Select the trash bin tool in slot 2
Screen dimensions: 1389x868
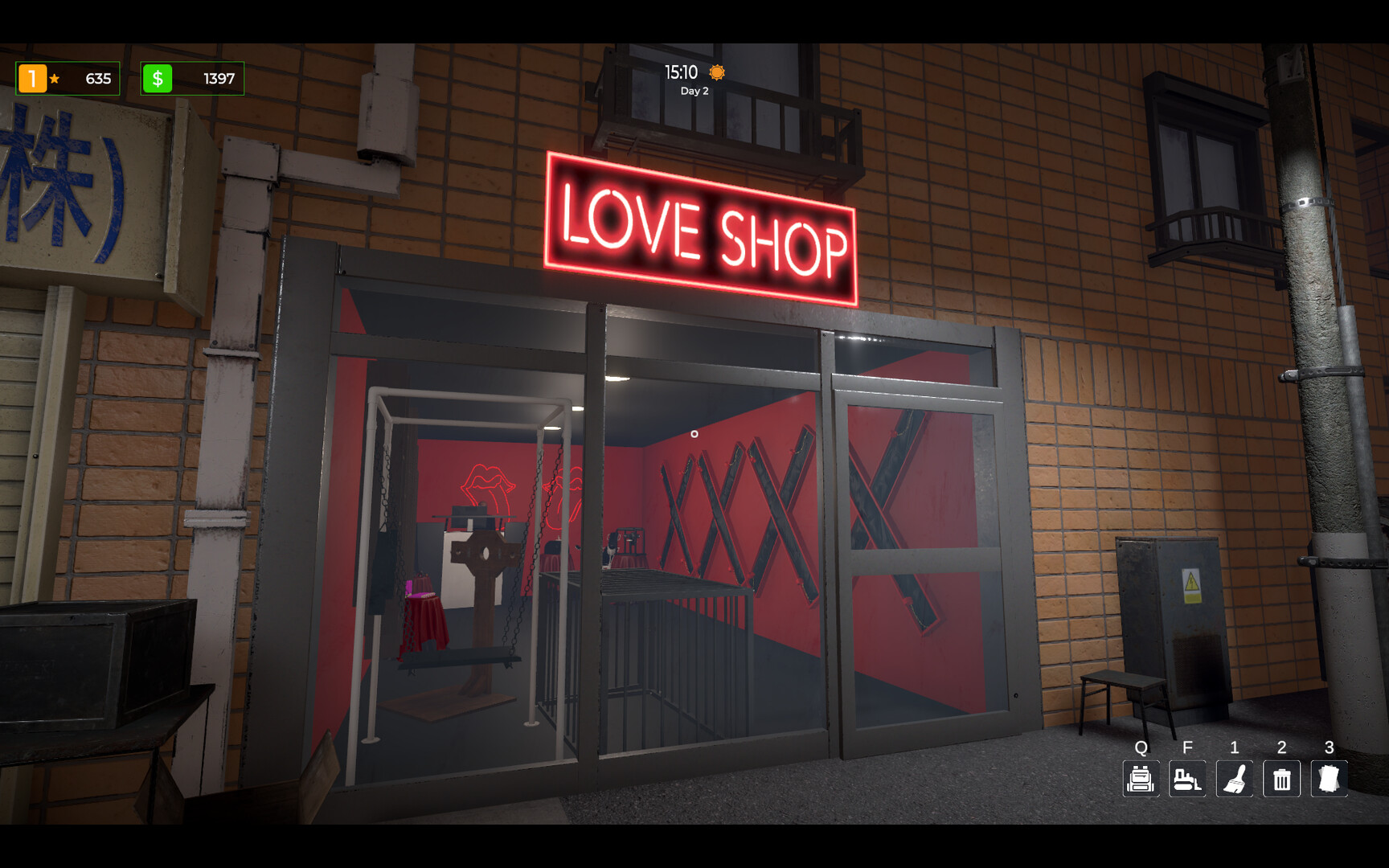(x=1282, y=779)
